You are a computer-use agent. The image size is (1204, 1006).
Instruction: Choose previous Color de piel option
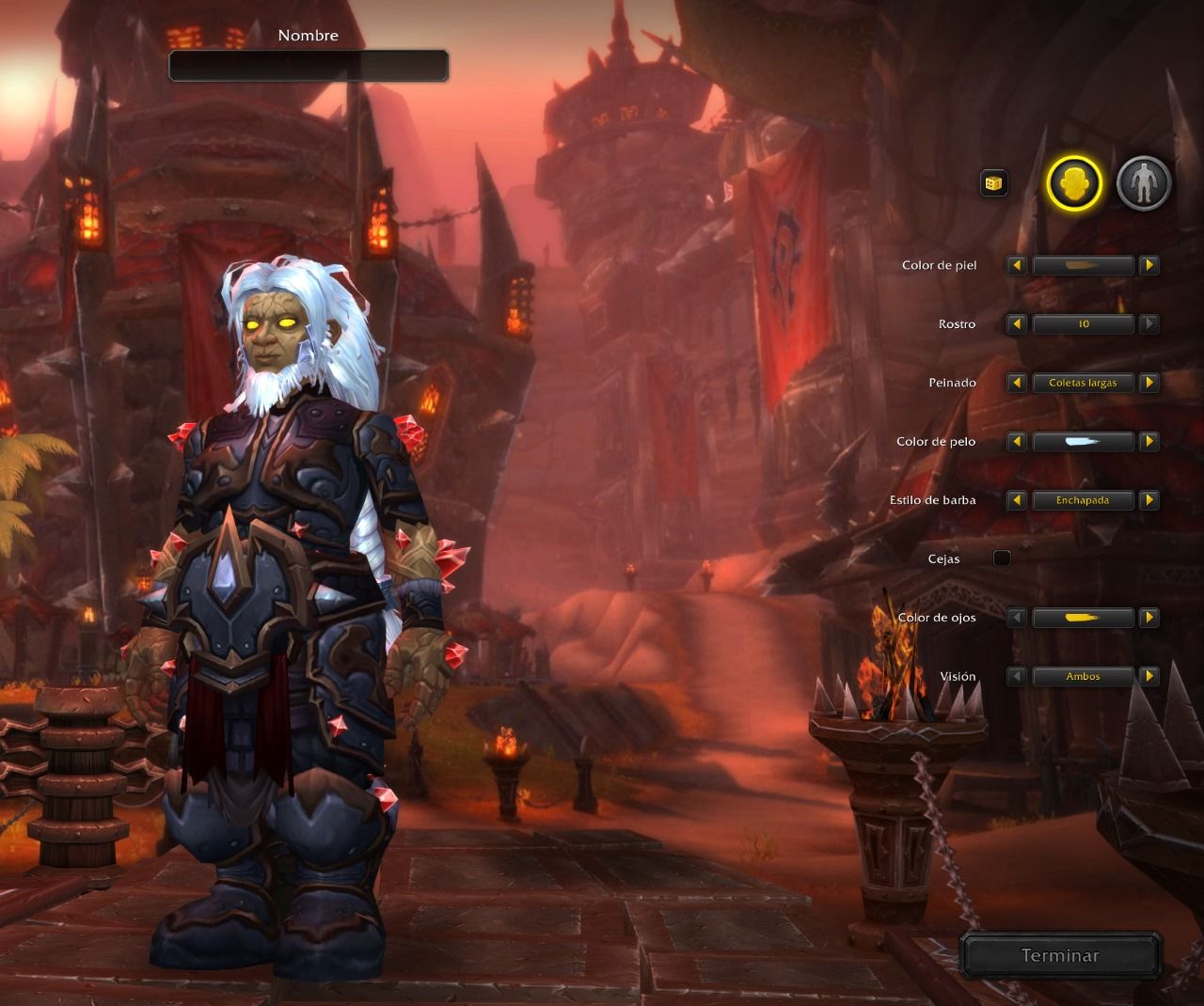[x=1017, y=266]
